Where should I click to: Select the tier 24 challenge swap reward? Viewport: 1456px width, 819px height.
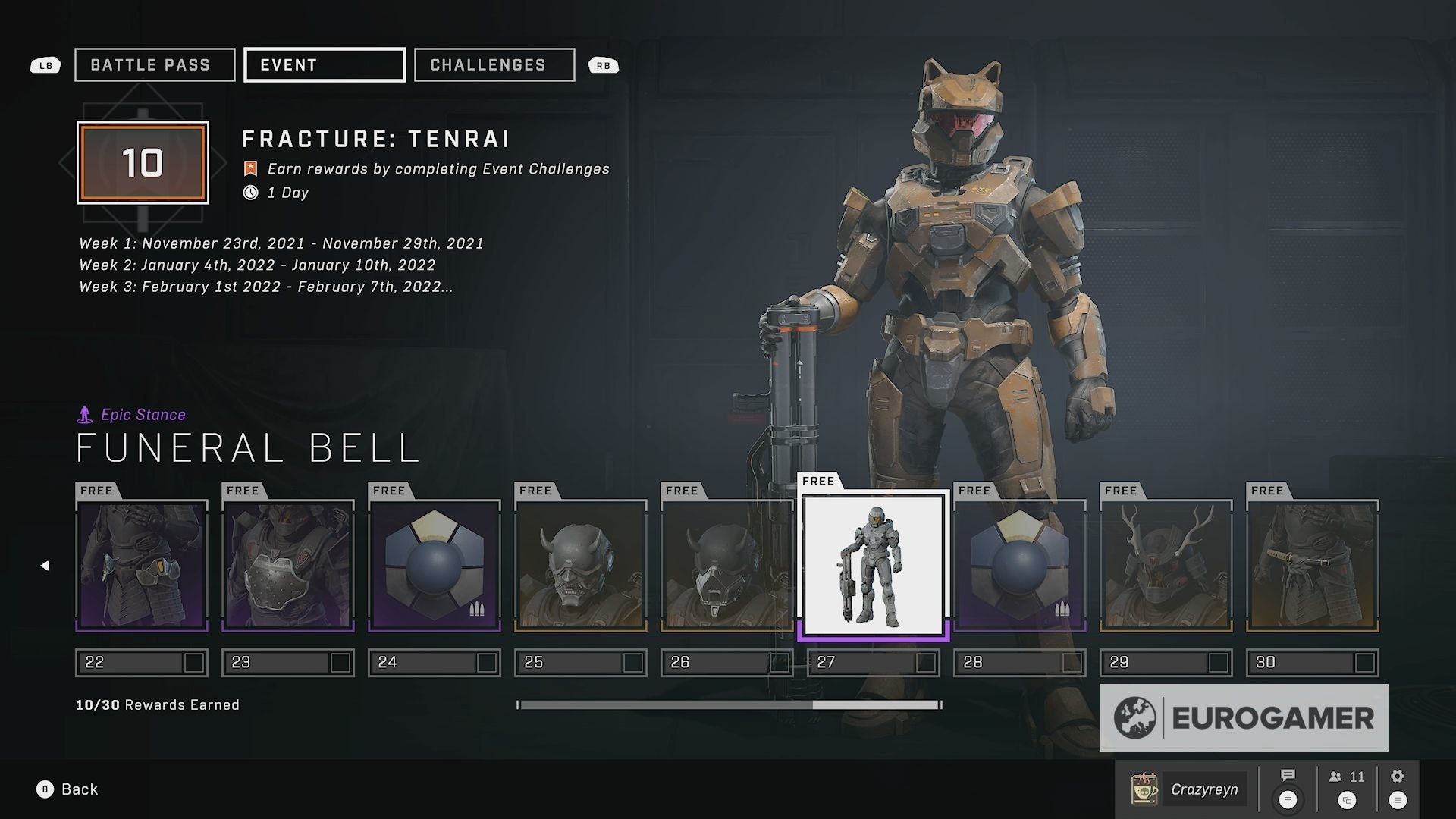[x=435, y=566]
